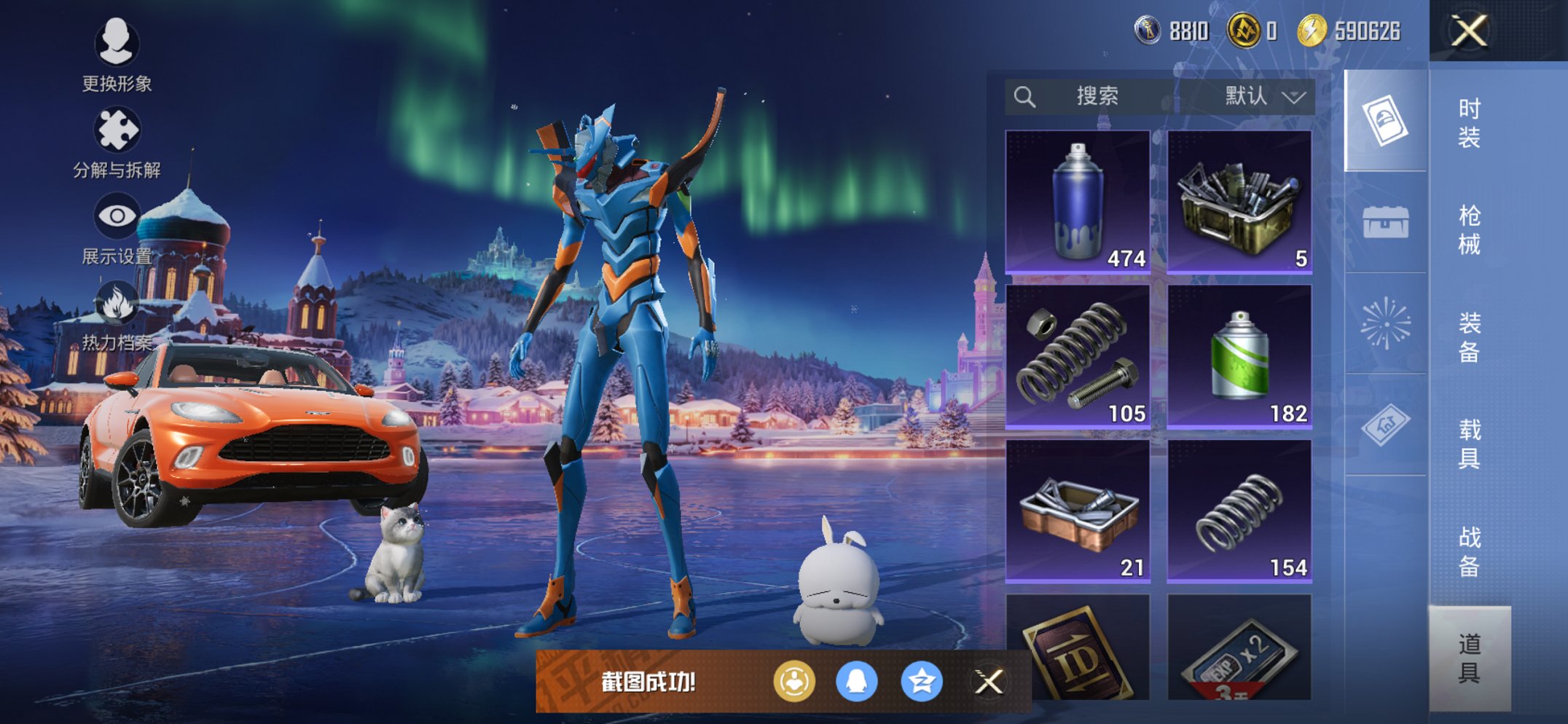Switch to the 战备 combat readiness tab
The image size is (1568, 724).
pos(1469,551)
